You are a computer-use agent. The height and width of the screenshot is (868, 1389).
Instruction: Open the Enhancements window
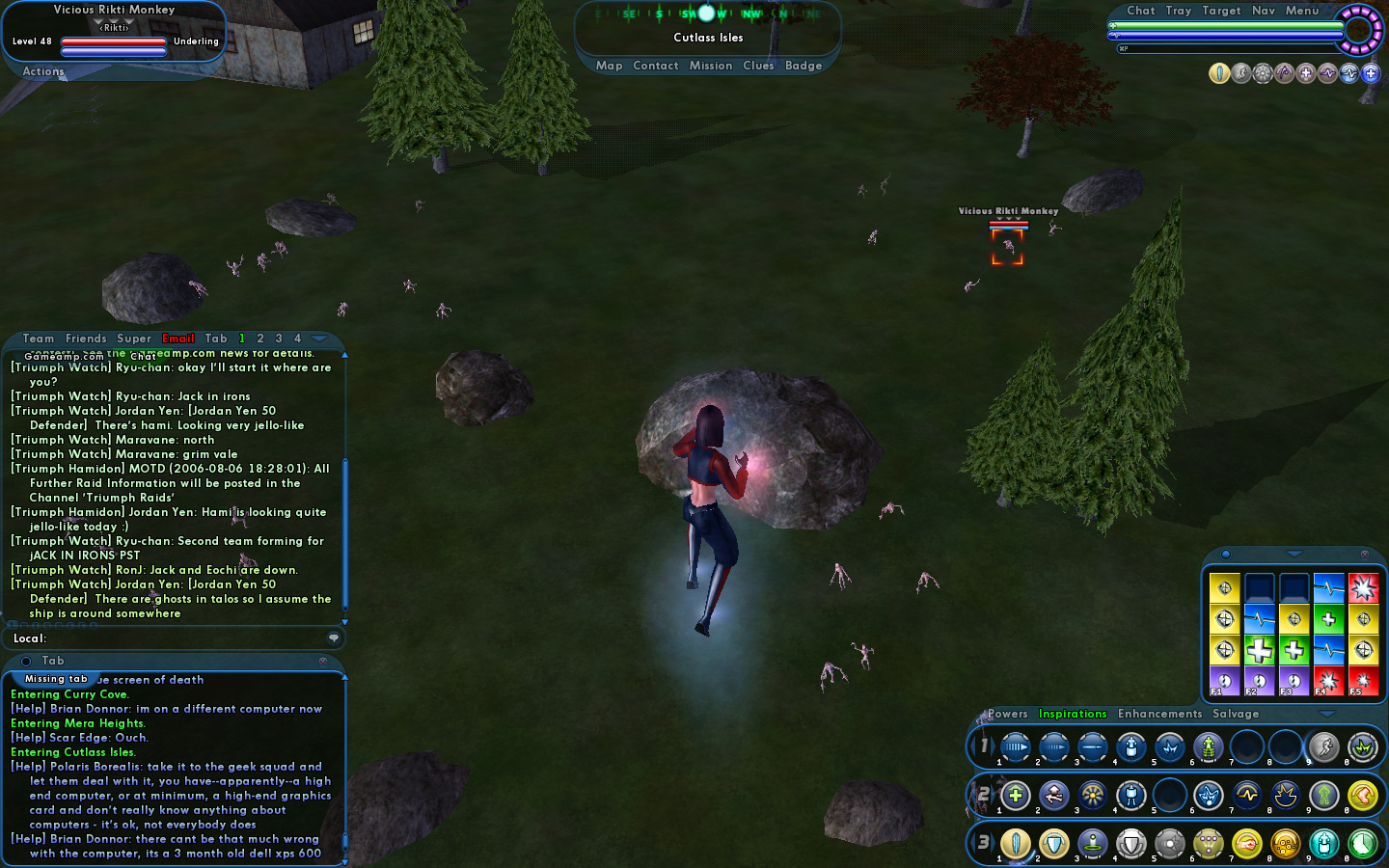1159,714
